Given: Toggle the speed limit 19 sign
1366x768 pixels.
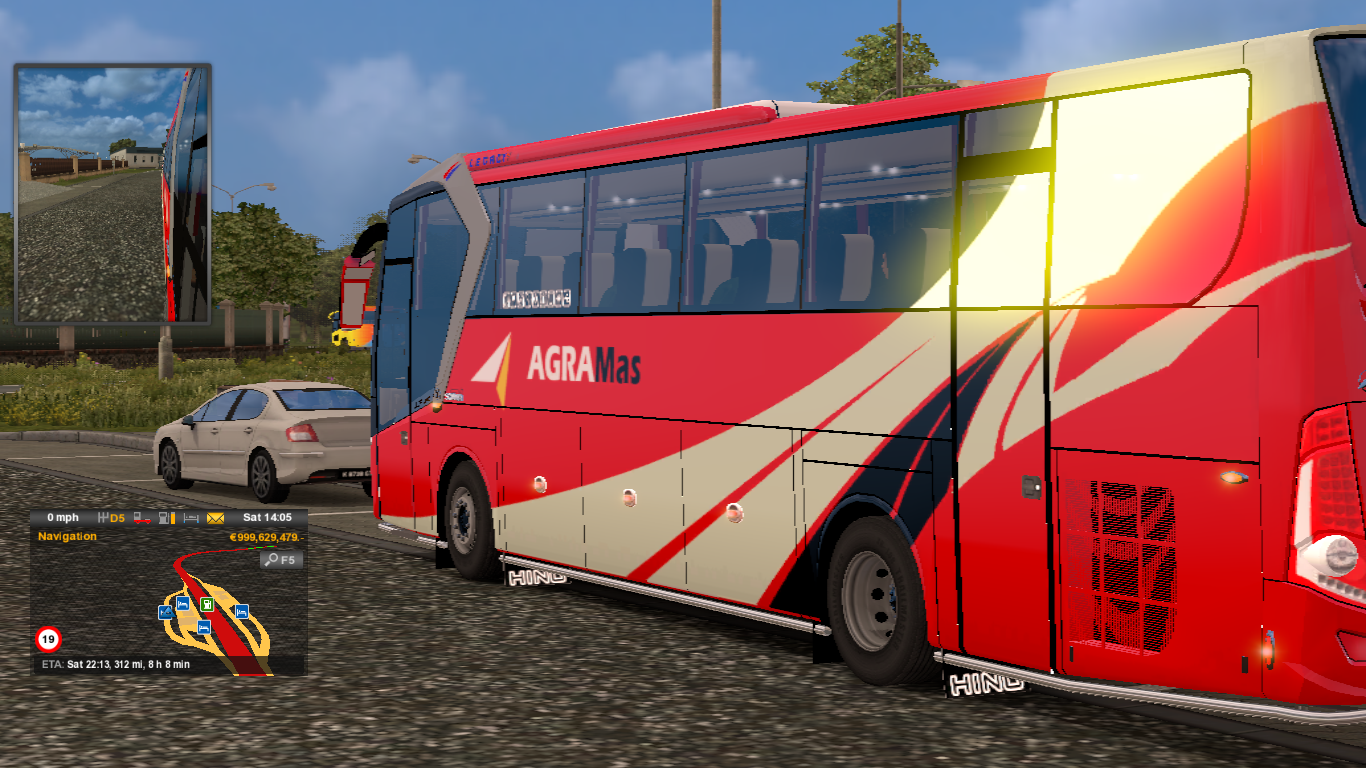Looking at the screenshot, I should point(49,638).
